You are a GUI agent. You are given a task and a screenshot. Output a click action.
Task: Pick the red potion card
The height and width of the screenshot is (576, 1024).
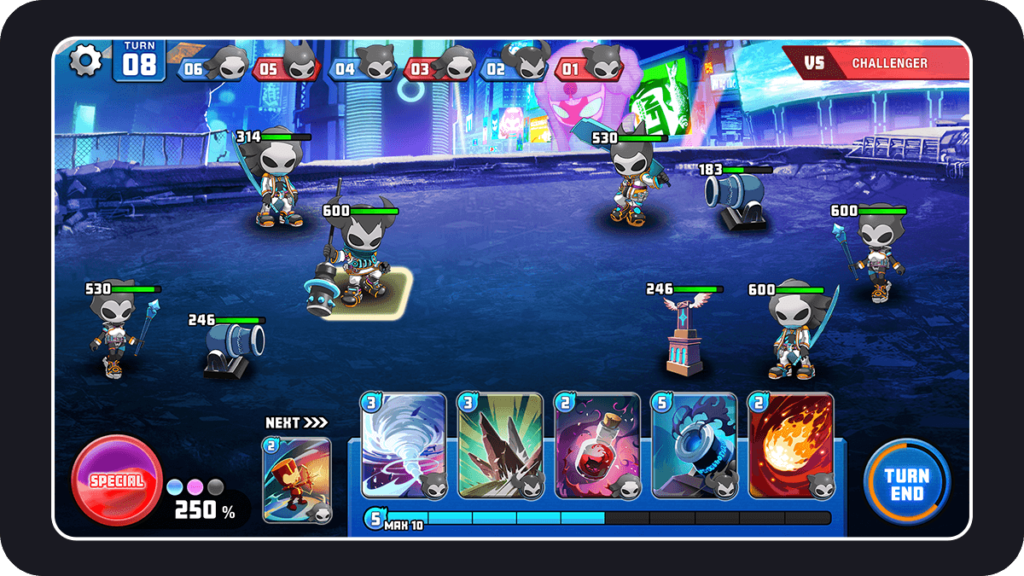click(597, 446)
